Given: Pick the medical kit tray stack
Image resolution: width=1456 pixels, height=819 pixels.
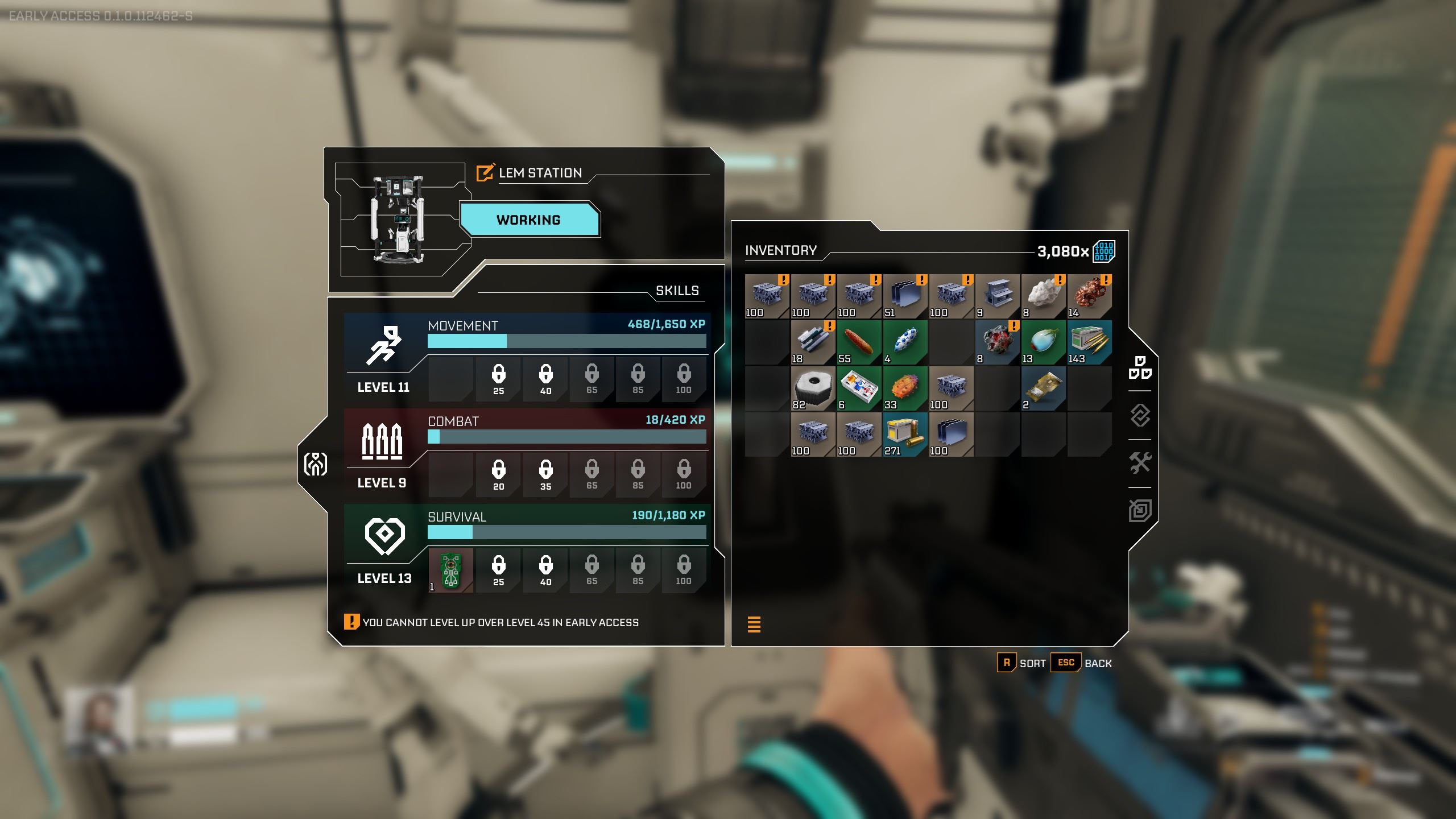Looking at the screenshot, I should (x=859, y=388).
